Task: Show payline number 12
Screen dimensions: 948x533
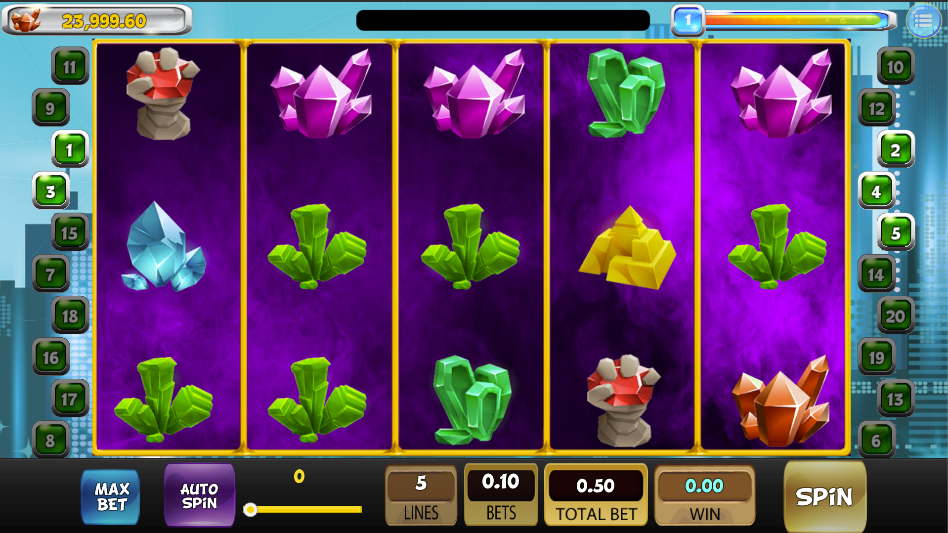Action: 876,108
